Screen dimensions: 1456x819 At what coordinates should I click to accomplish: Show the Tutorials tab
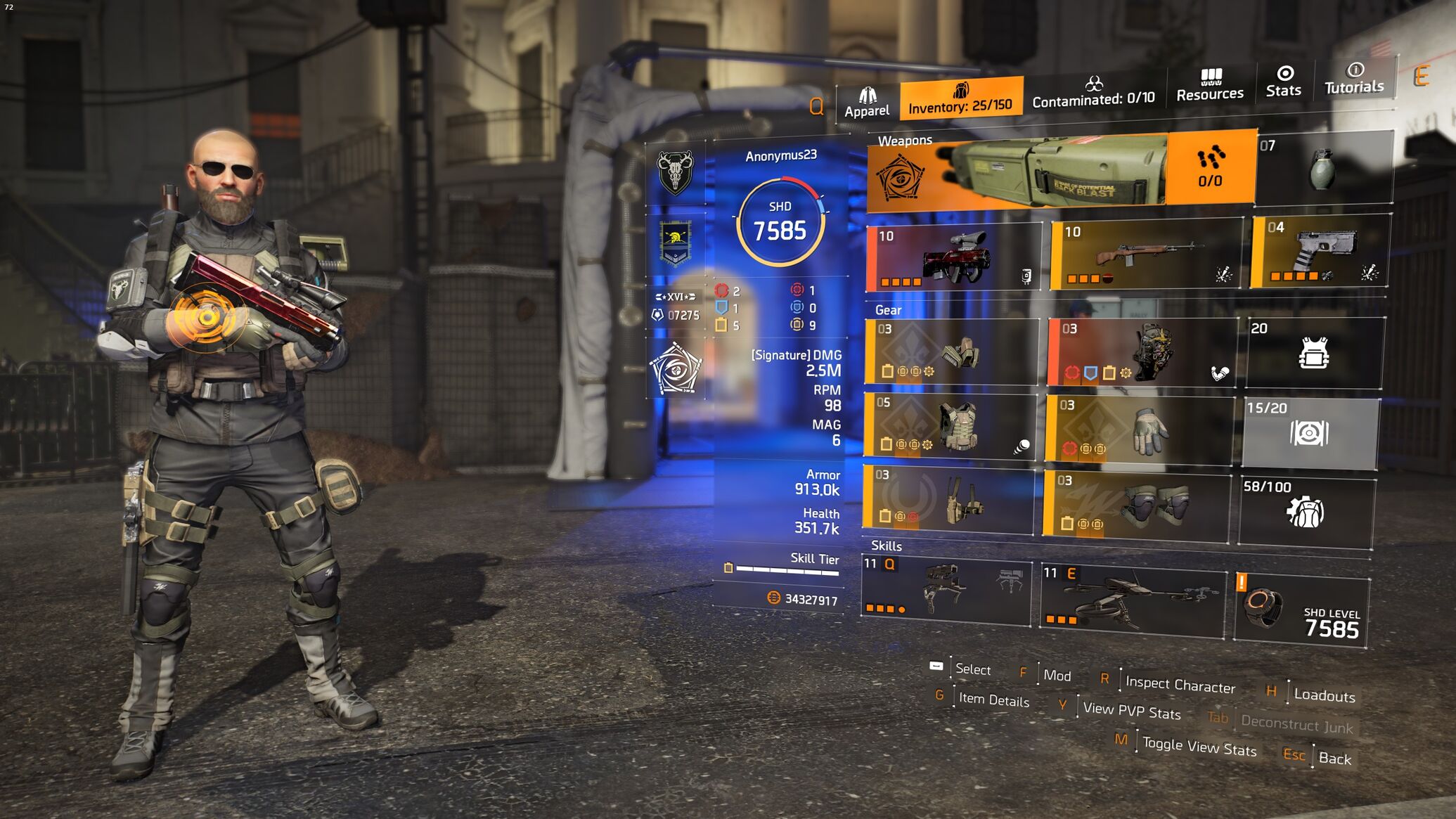coord(1353,79)
